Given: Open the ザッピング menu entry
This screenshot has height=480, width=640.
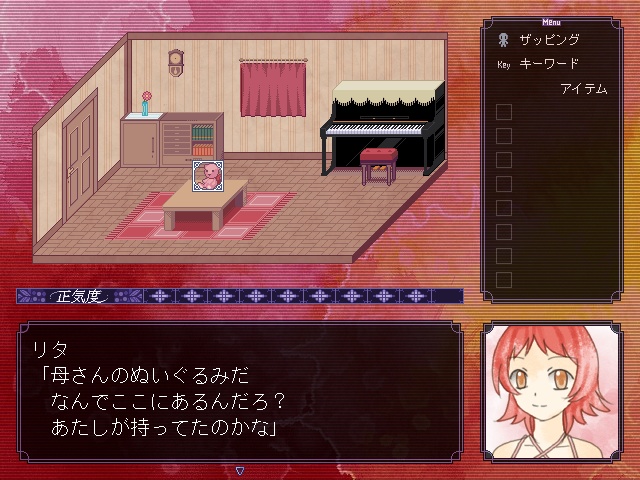Looking at the screenshot, I should (549, 41).
